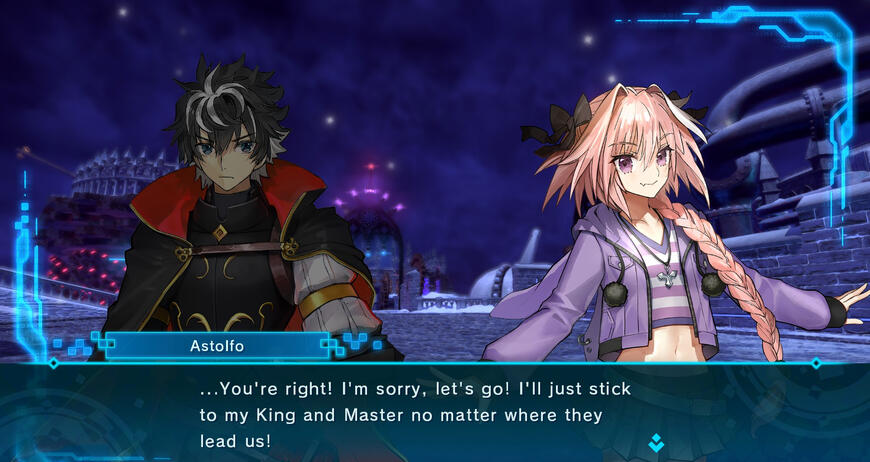Click the blue dialogue advance arrow
Screen dimensions: 870x462
pos(656,441)
